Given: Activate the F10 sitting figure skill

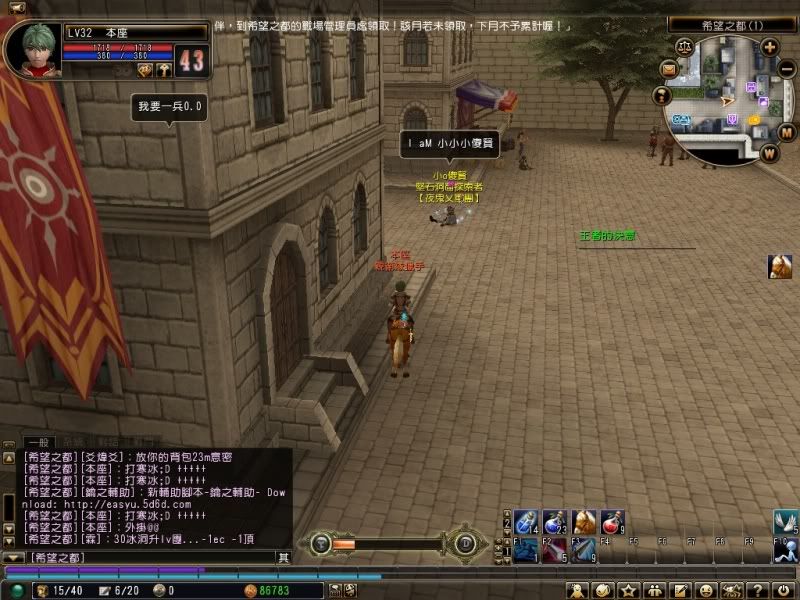Looking at the screenshot, I should [785, 550].
